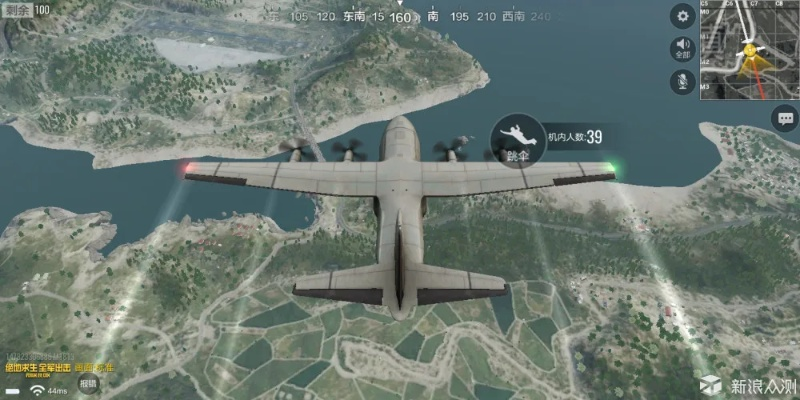Open the chat speech bubble

point(783,118)
